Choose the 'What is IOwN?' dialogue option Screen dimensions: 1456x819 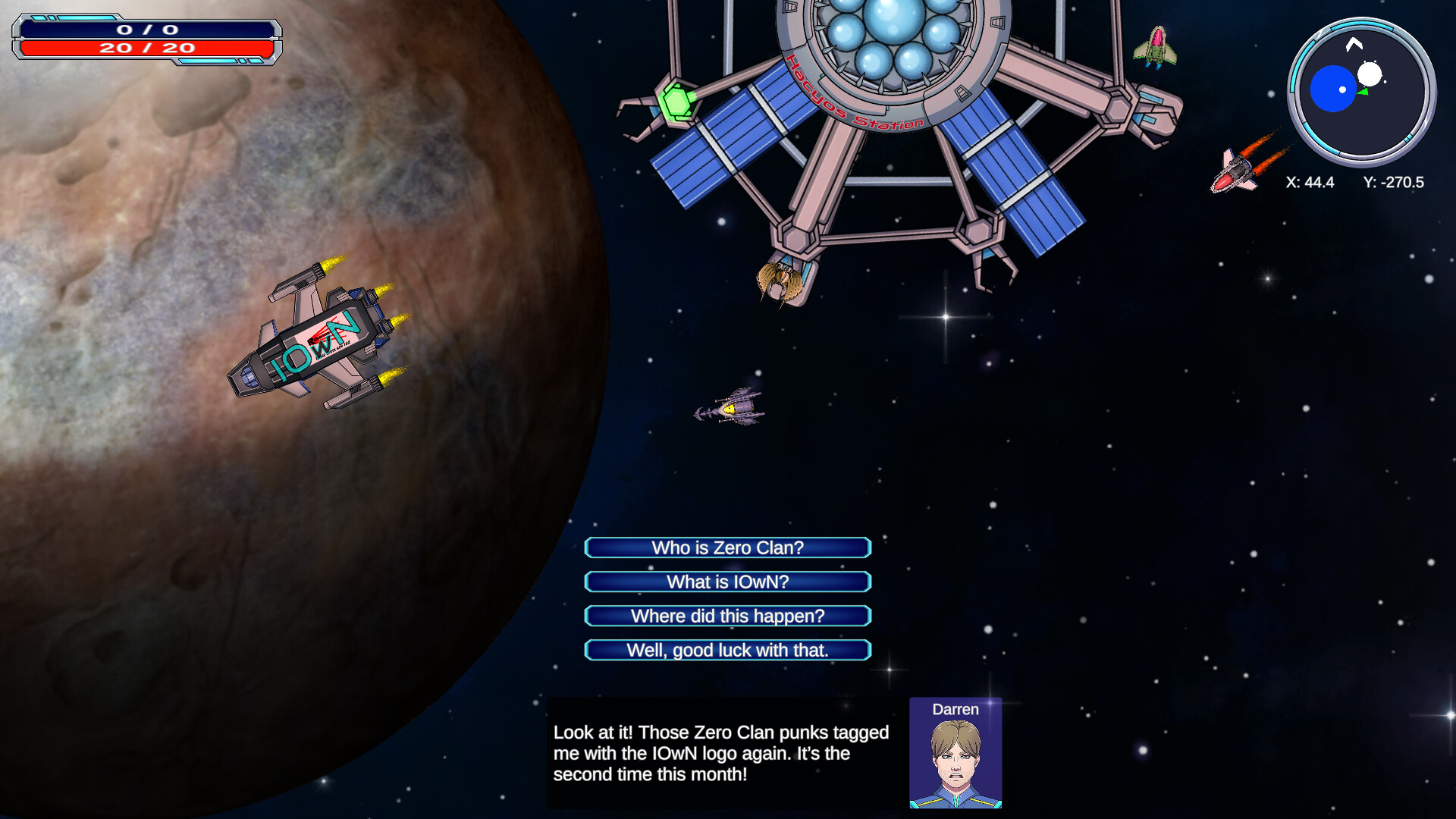(727, 582)
